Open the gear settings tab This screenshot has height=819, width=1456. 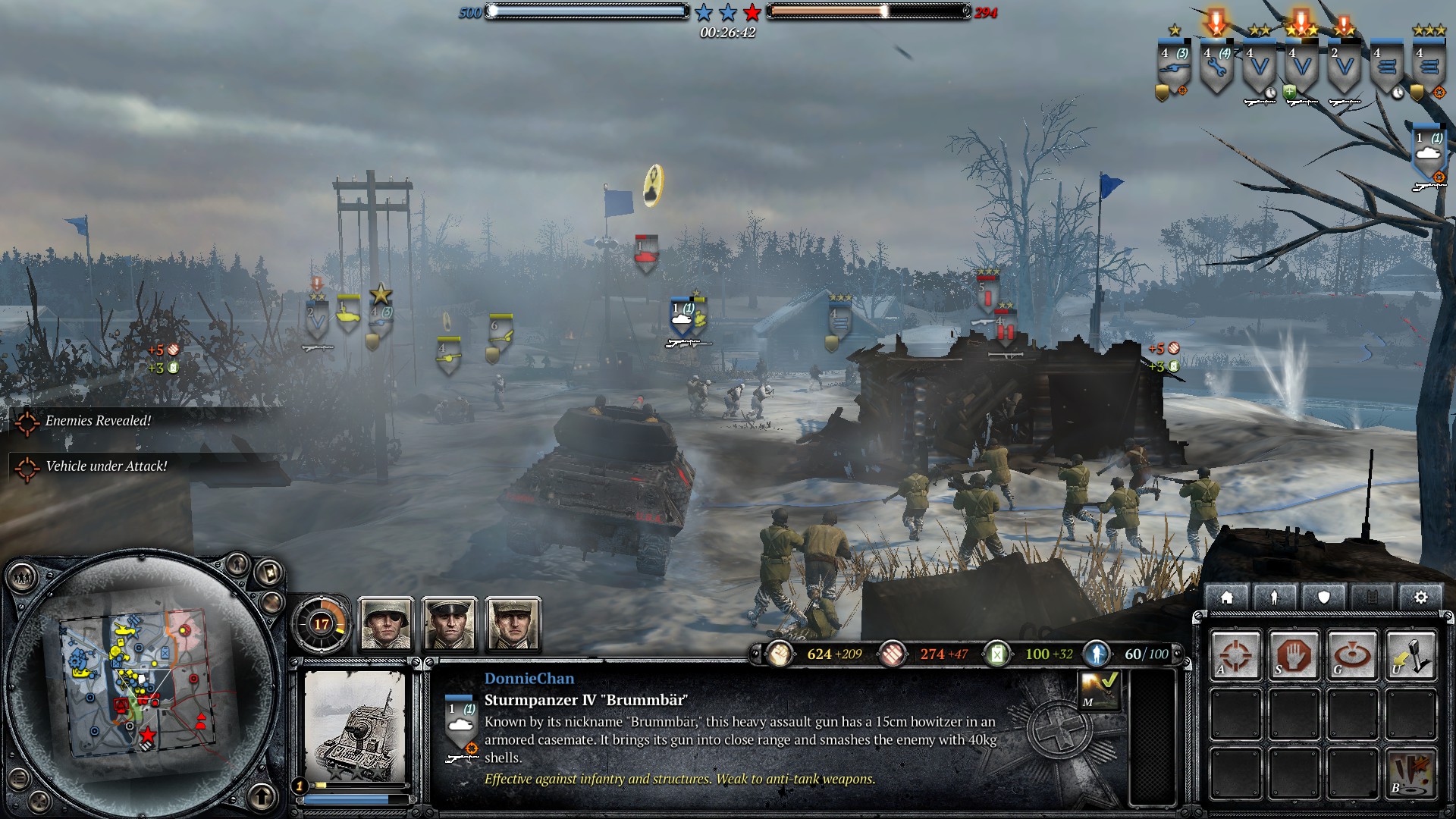[1420, 598]
